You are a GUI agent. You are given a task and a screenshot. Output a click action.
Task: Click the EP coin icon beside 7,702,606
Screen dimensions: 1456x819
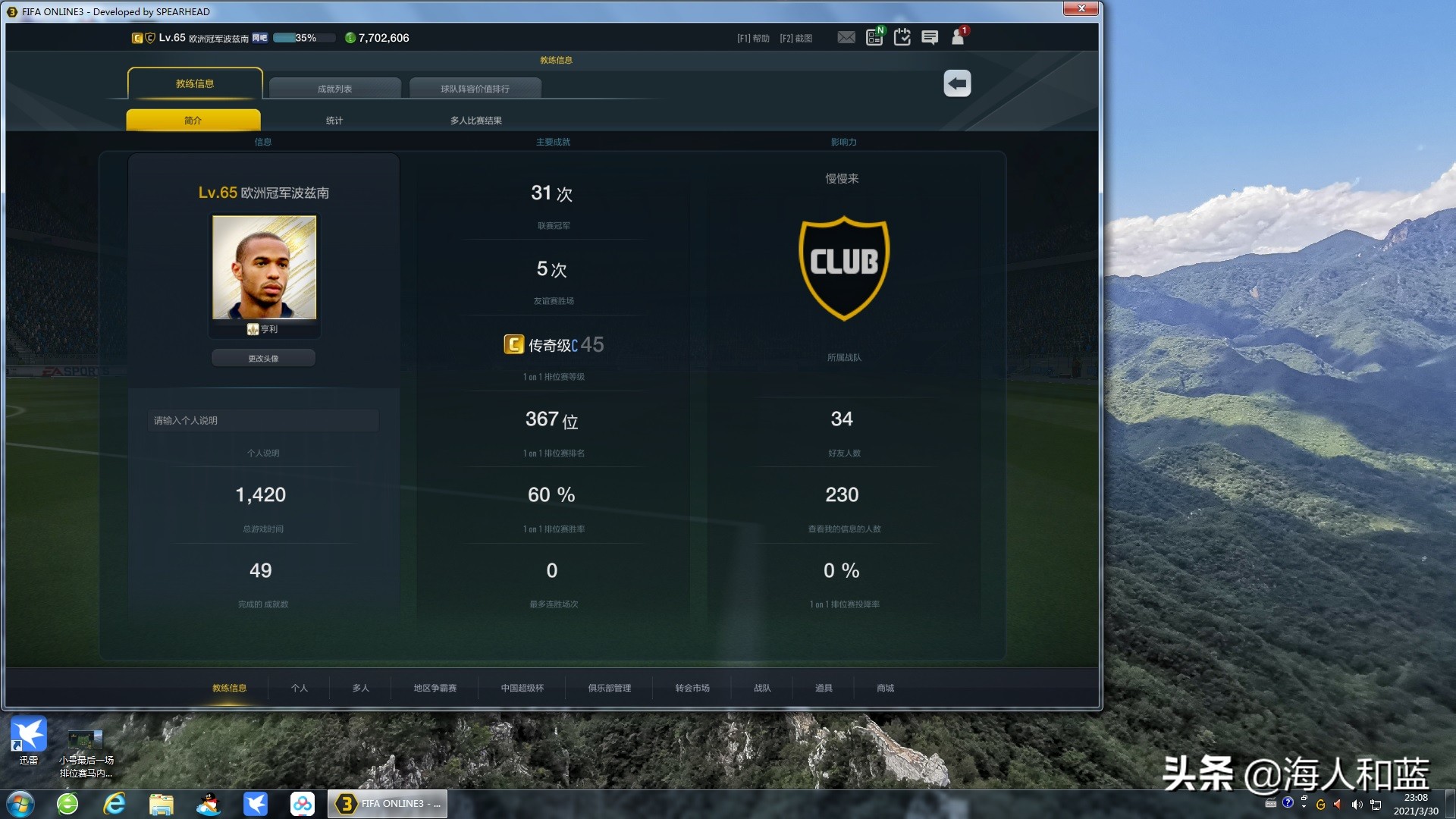350,37
